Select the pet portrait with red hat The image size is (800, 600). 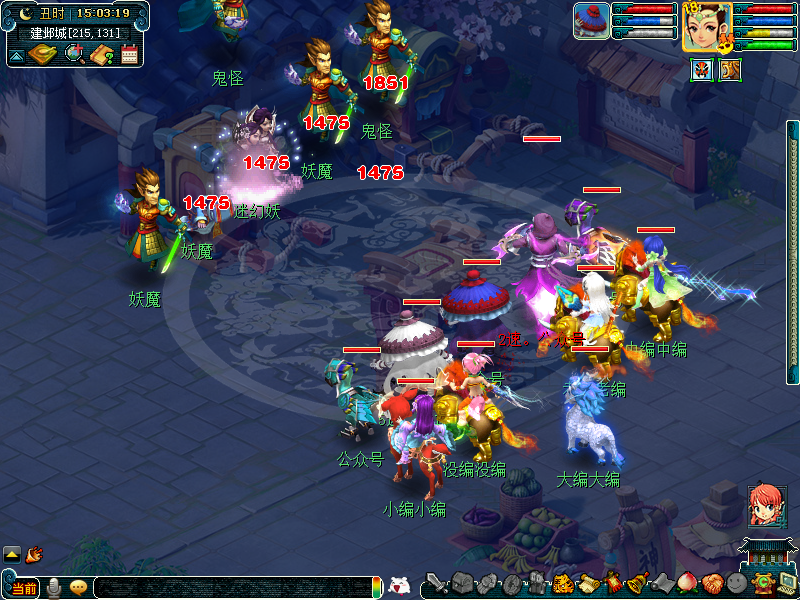(591, 21)
